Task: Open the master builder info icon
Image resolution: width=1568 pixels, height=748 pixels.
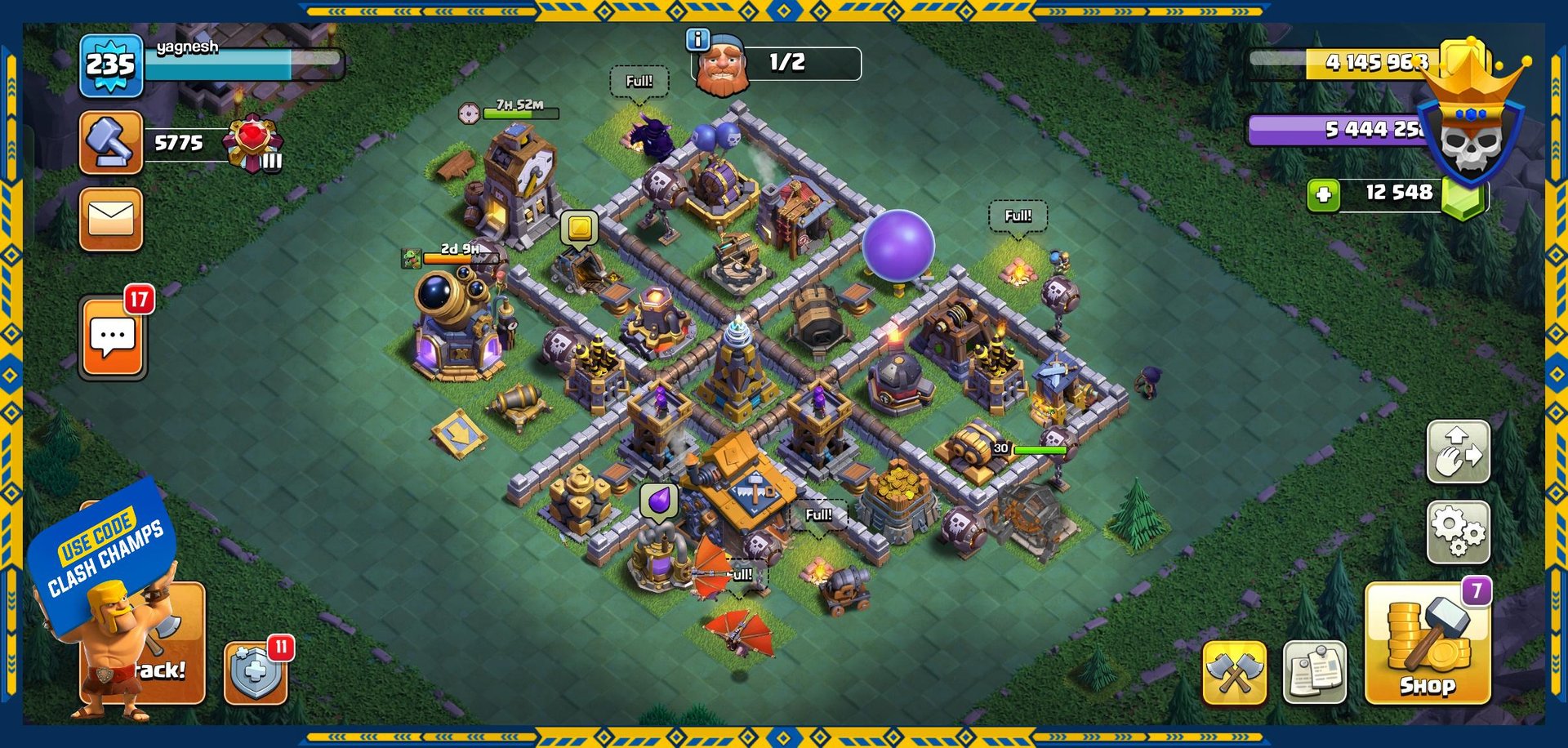Action: click(697, 38)
